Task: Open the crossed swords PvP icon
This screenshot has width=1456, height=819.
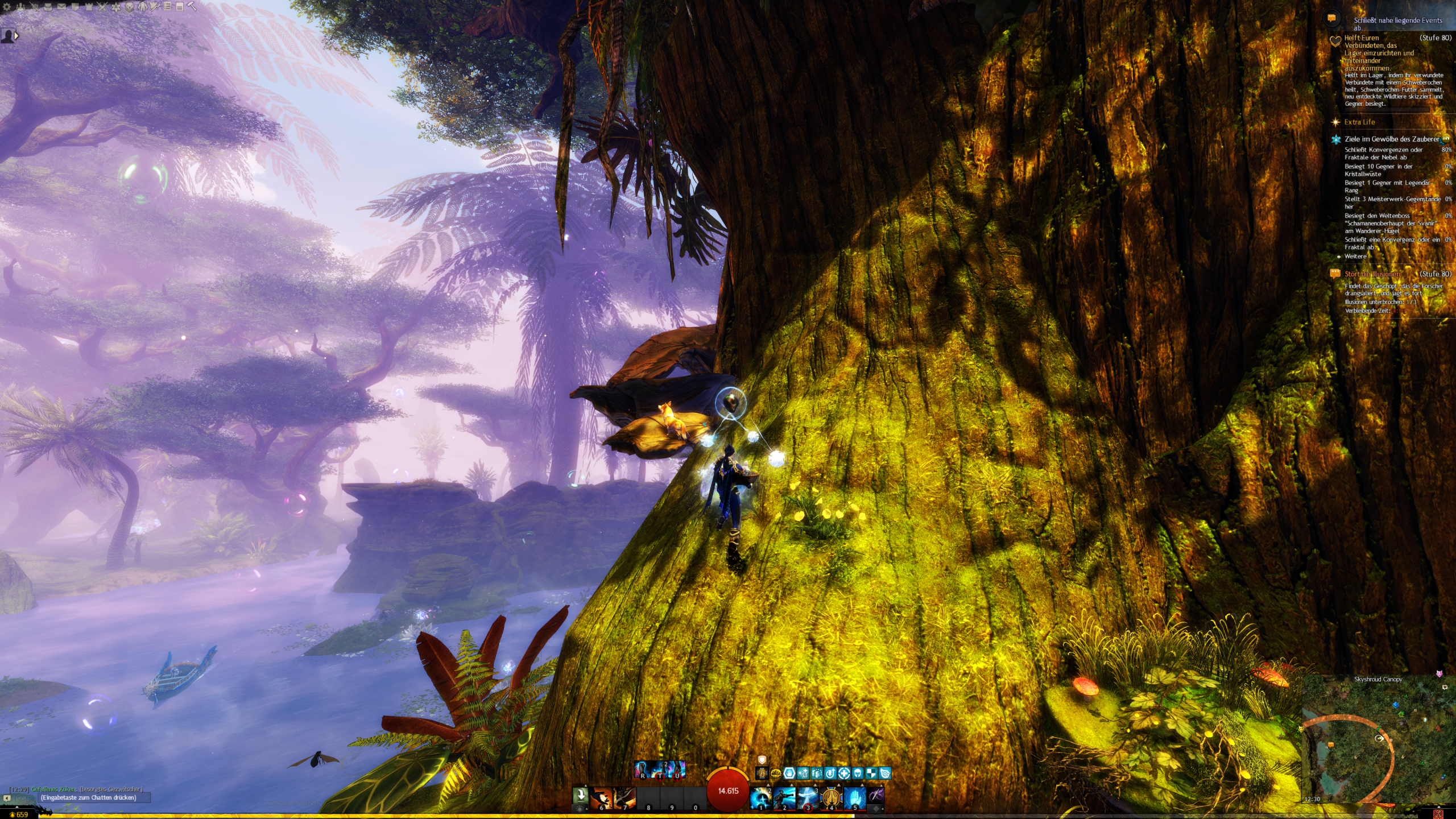Action: coord(102,7)
